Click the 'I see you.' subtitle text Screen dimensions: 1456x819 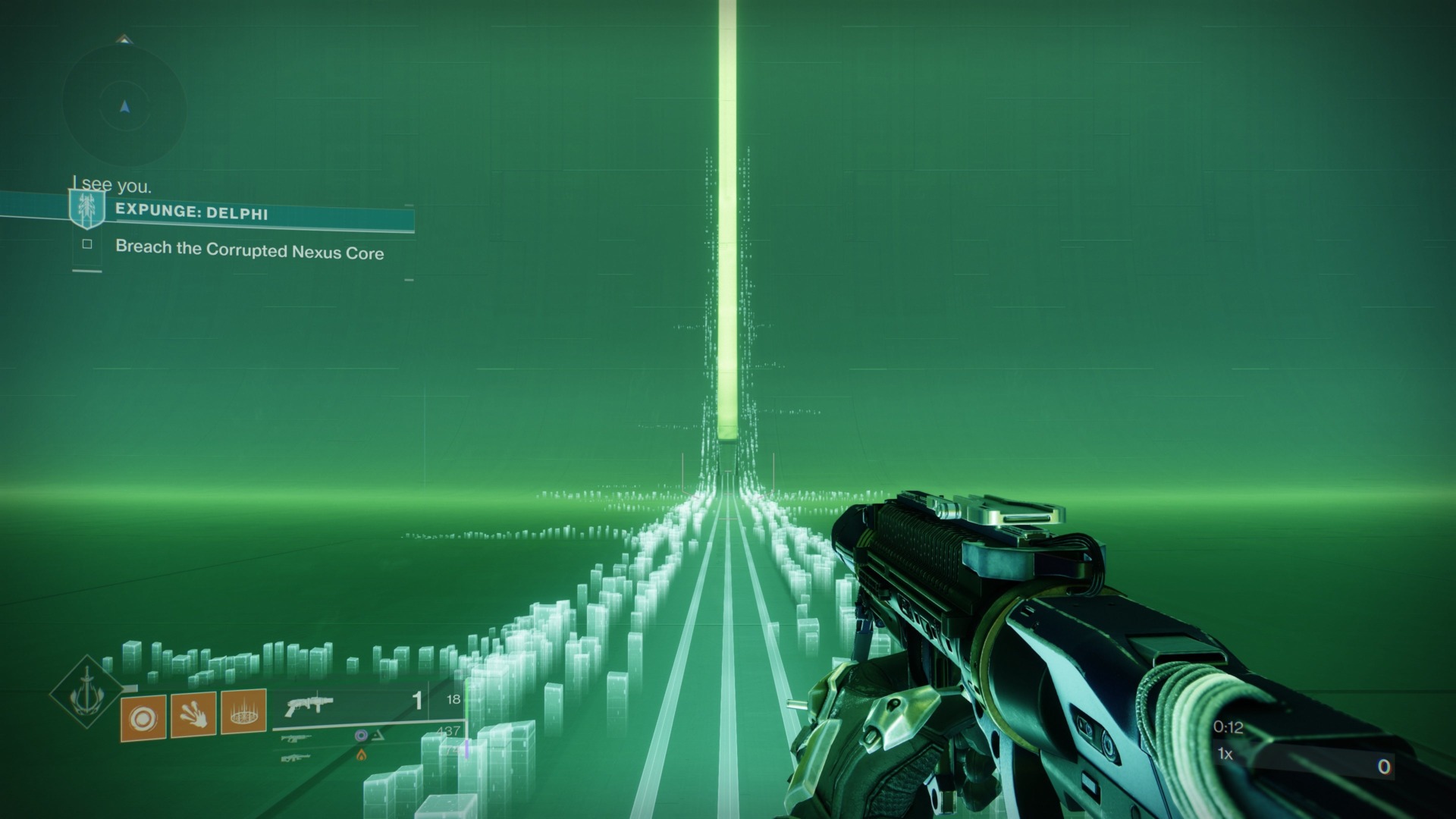(x=112, y=184)
